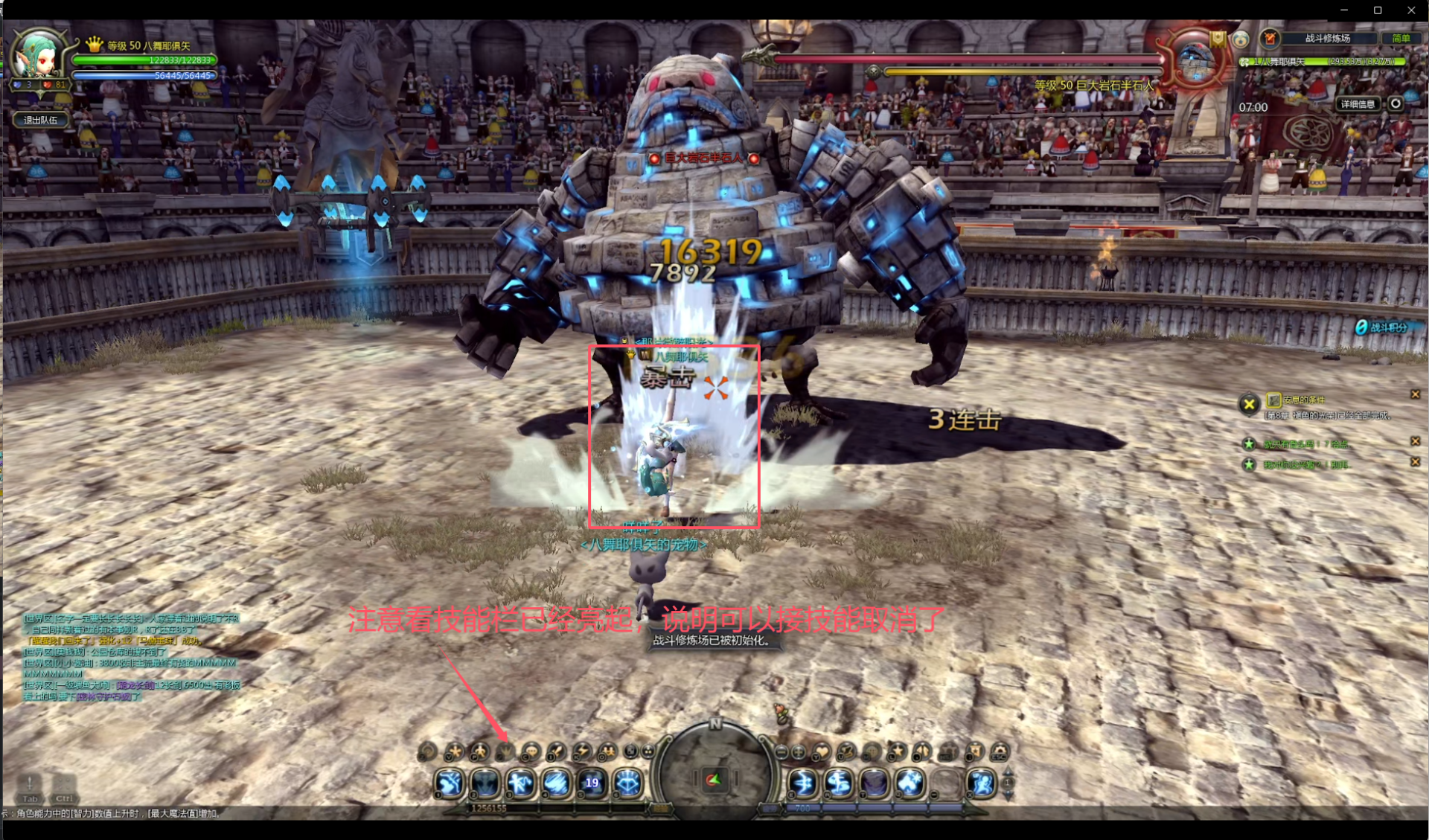Click the 退出队伍 leave party button

coord(41,120)
